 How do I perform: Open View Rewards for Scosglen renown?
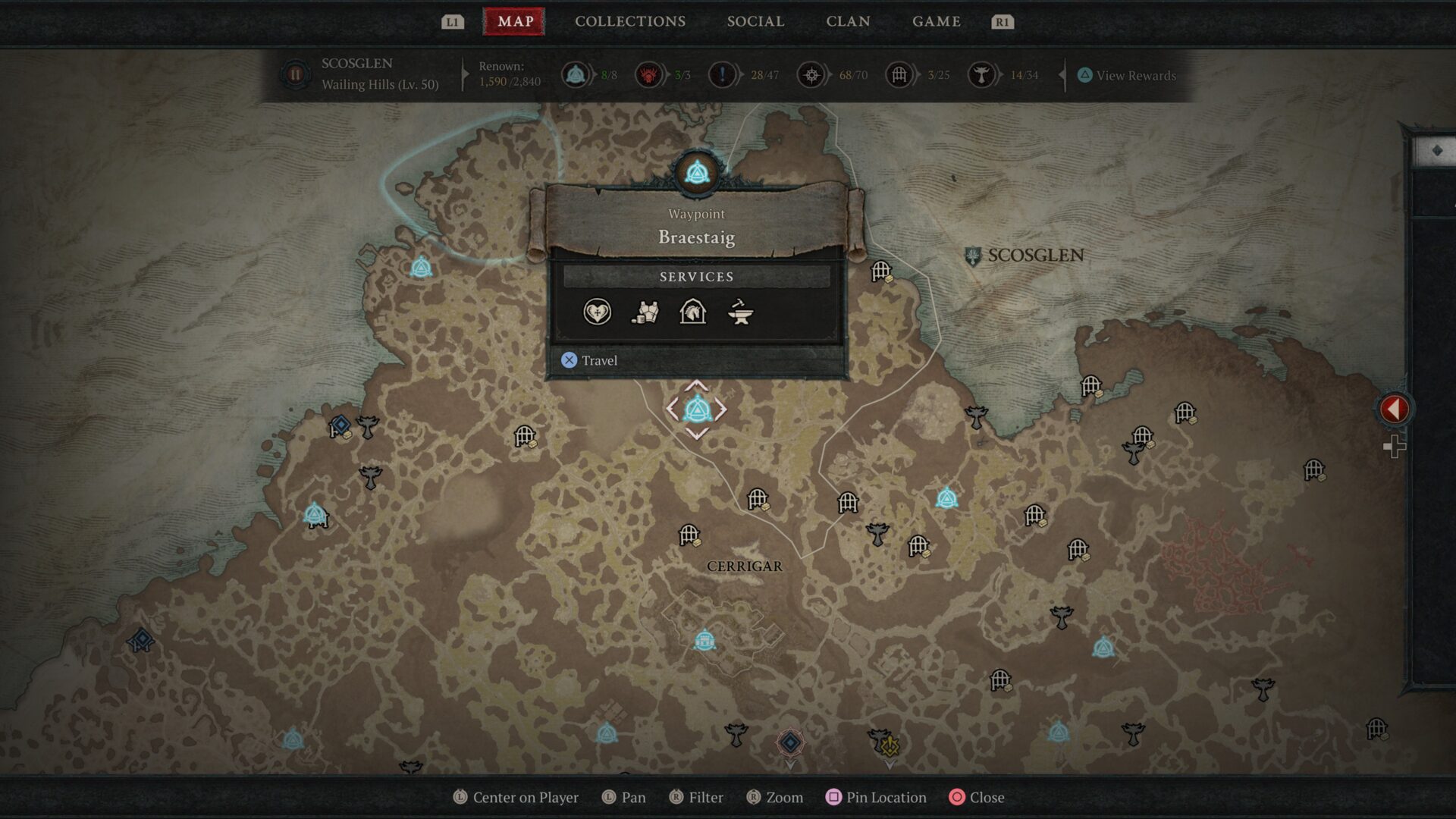click(1126, 75)
